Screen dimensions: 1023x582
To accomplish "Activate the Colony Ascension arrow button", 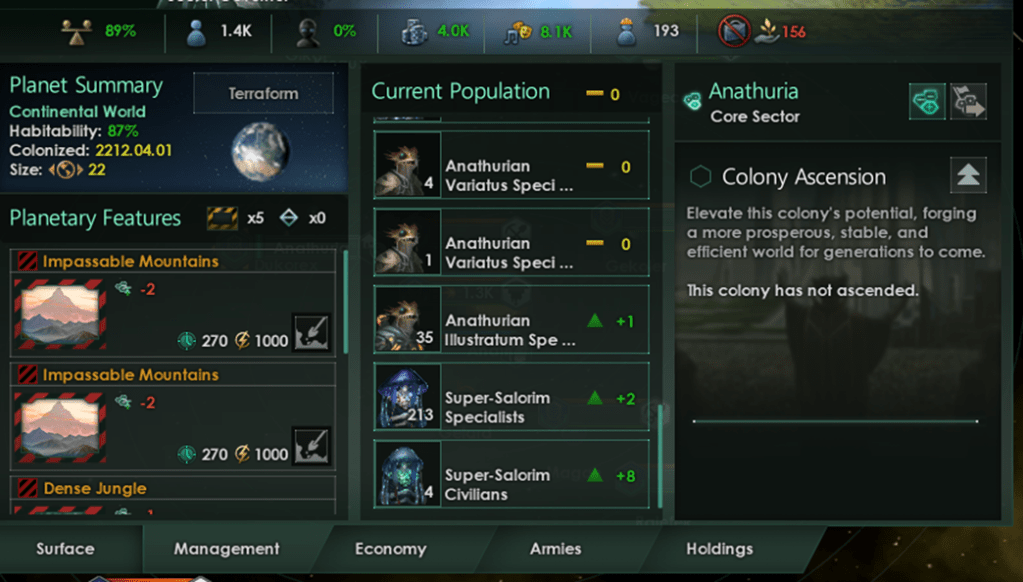I will coord(967,176).
